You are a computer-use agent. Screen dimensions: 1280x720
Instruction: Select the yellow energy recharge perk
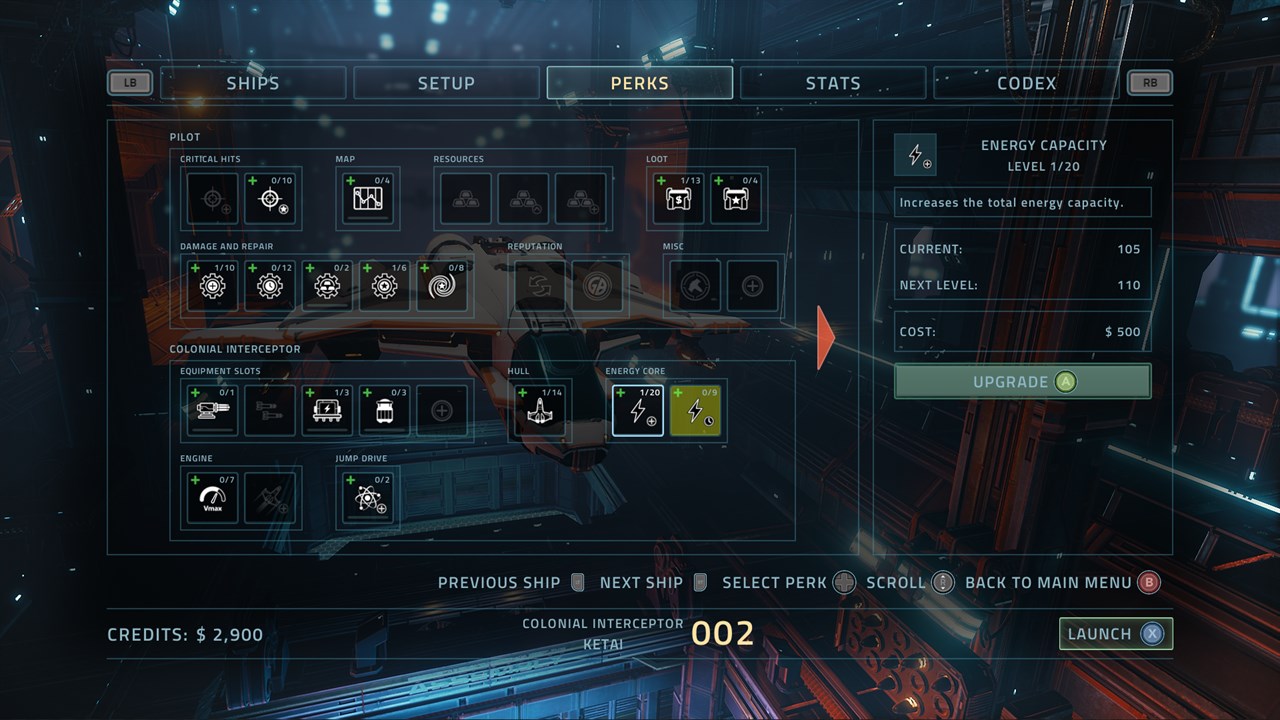695,411
